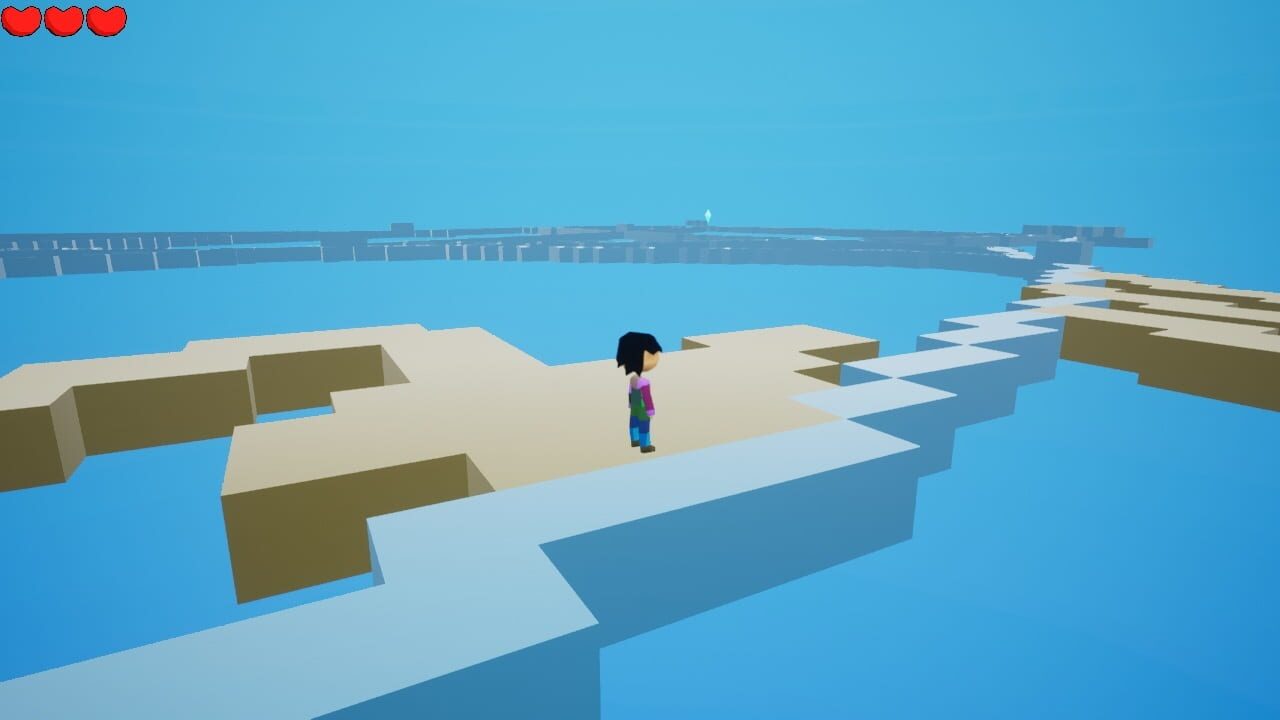Click the leftmost heart of the HUD
The width and height of the screenshot is (1280, 720).
(x=20, y=19)
